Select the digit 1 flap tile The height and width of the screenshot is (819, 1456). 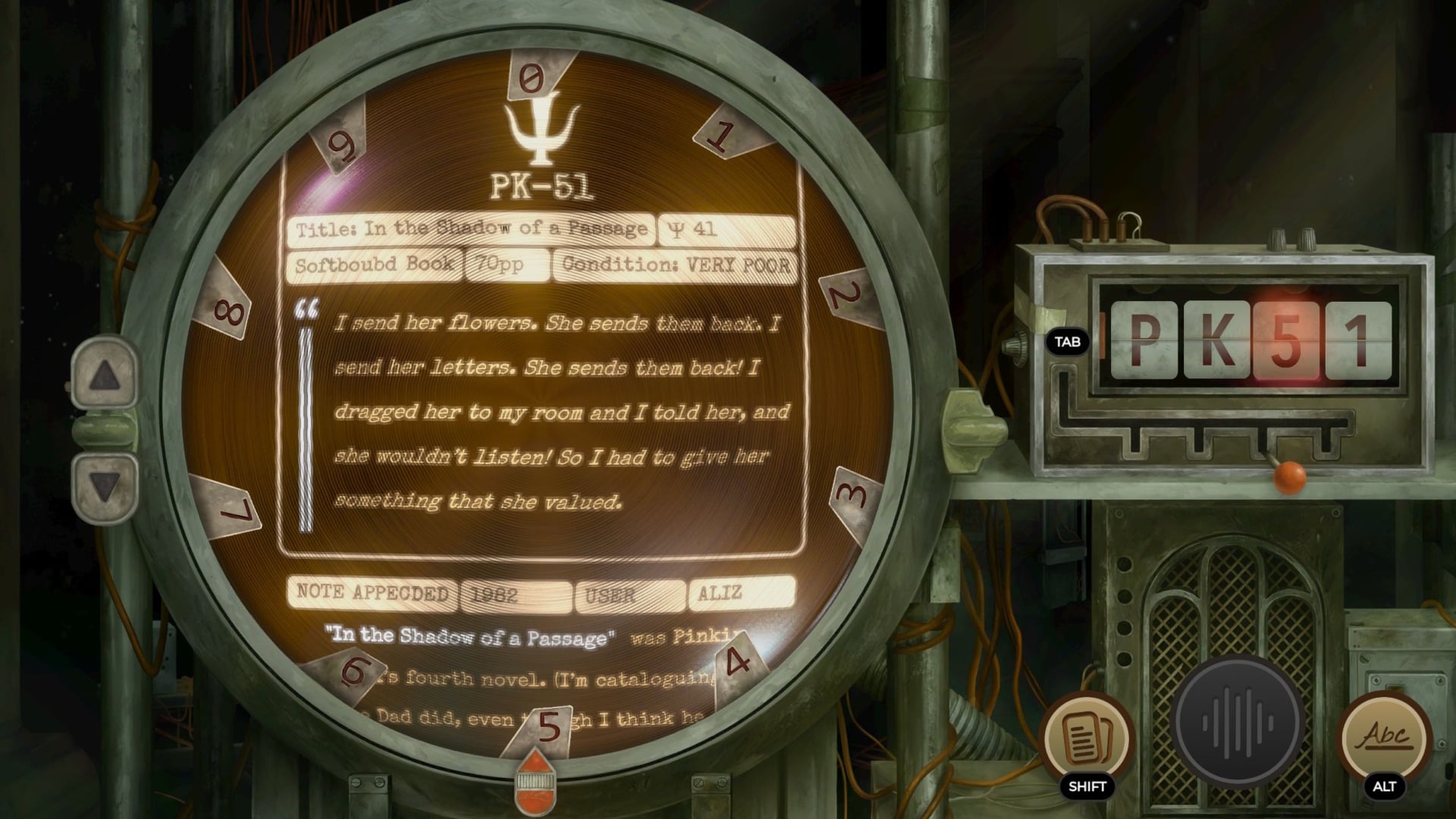pyautogui.click(x=1357, y=340)
